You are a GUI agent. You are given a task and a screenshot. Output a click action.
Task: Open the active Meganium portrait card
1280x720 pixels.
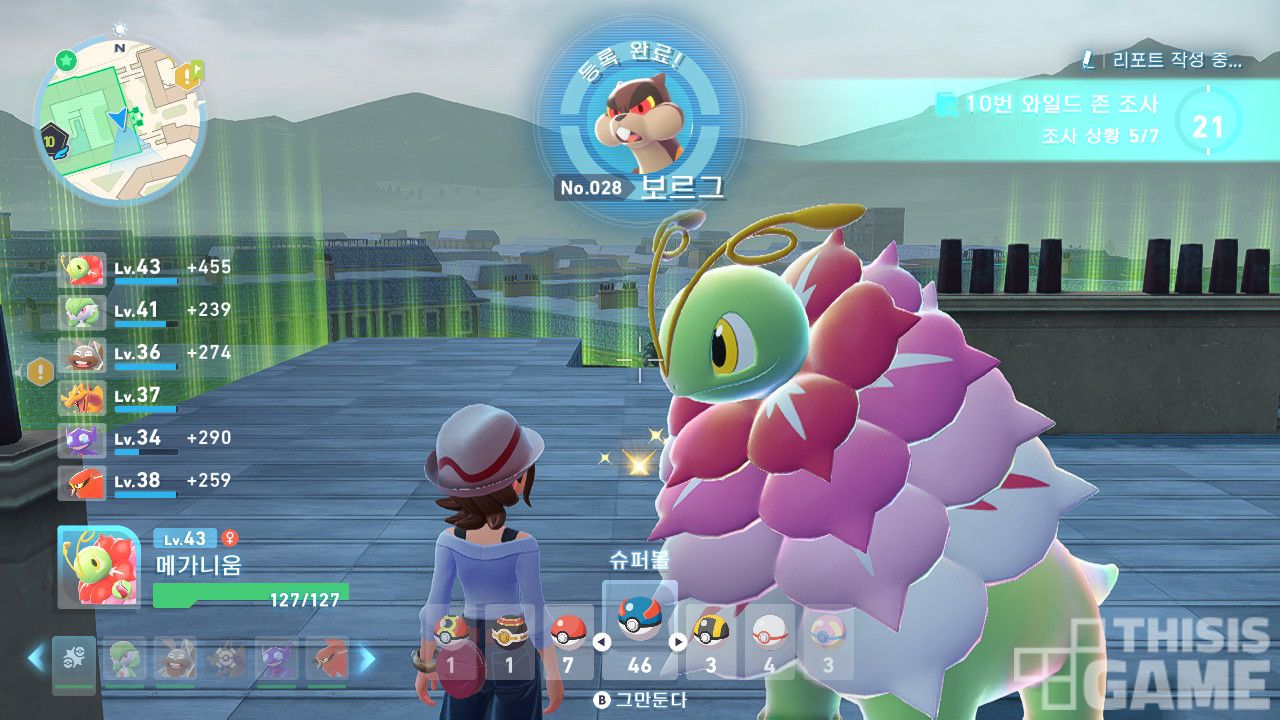98,568
